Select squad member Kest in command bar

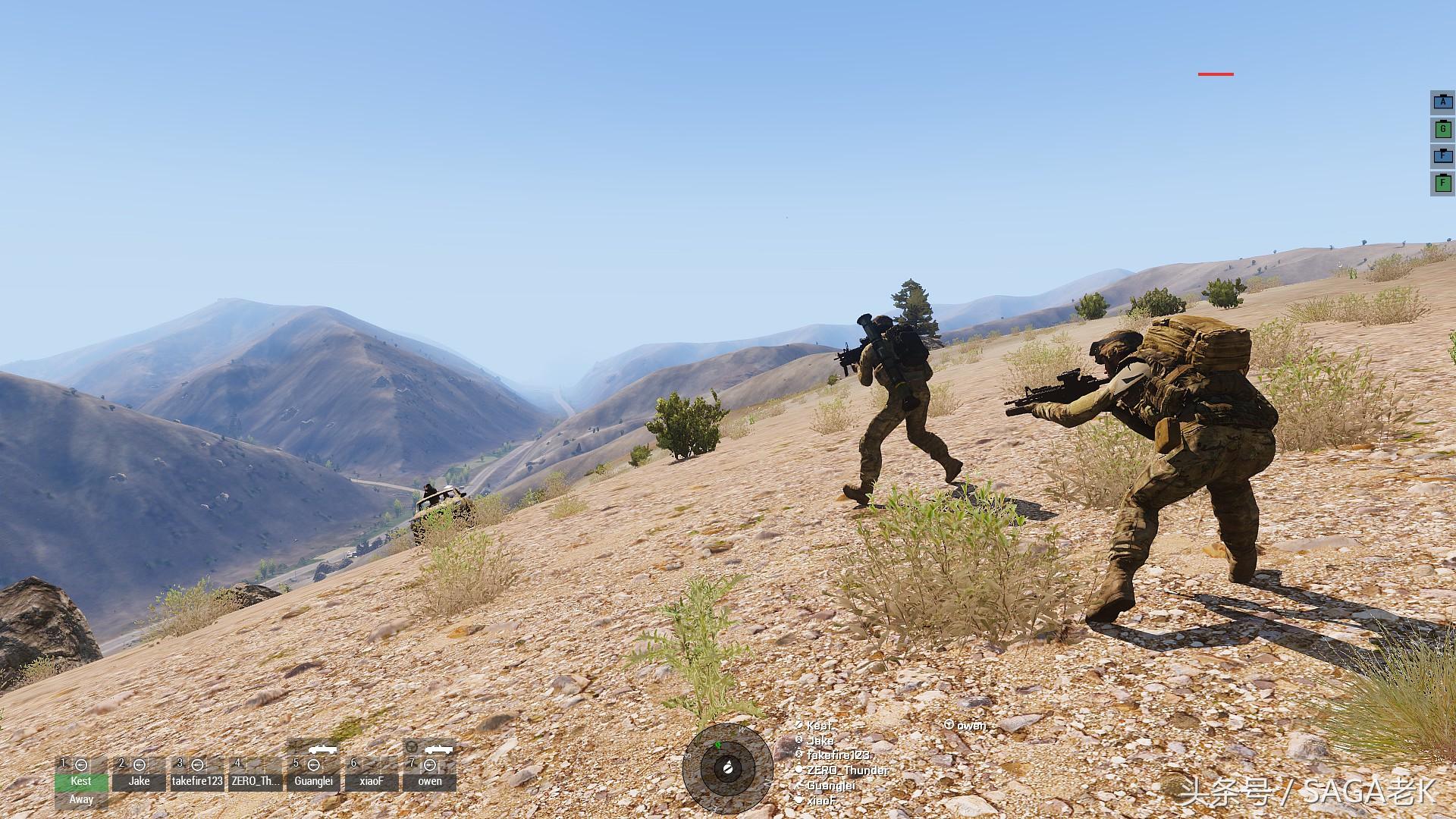[81, 780]
